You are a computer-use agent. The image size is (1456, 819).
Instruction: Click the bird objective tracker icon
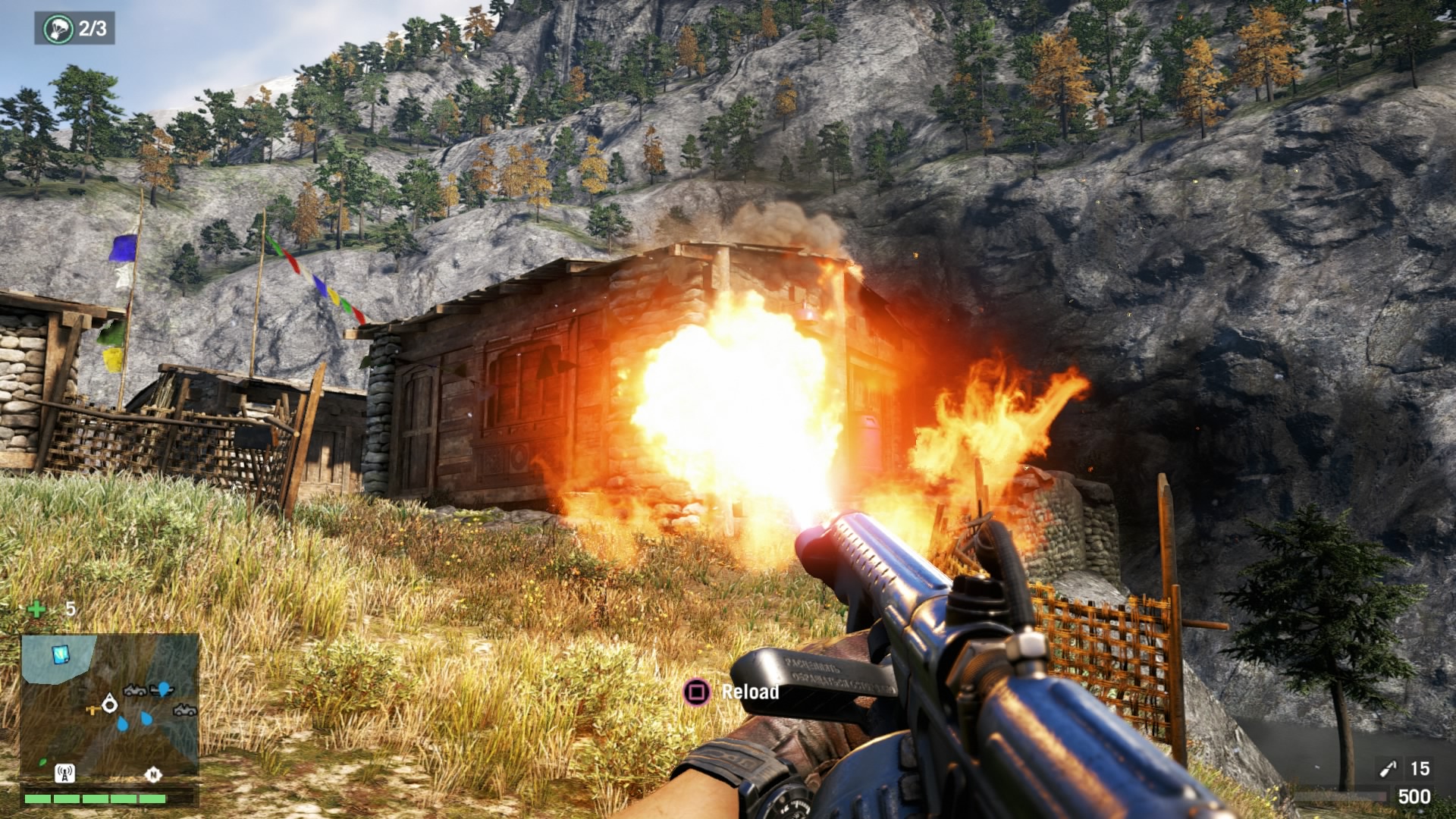[x=58, y=29]
